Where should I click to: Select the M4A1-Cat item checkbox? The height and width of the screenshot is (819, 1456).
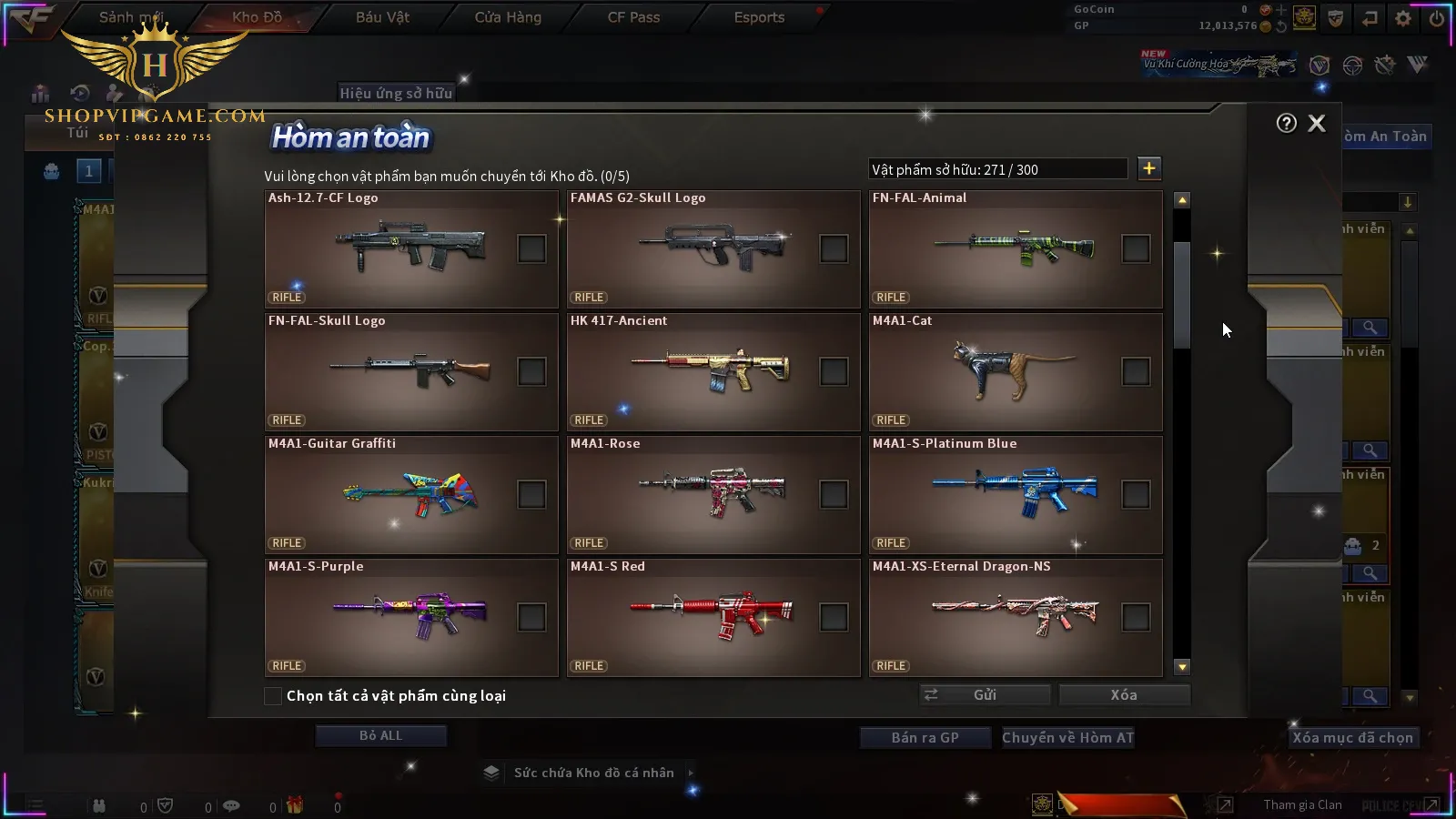pyautogui.click(x=1136, y=371)
